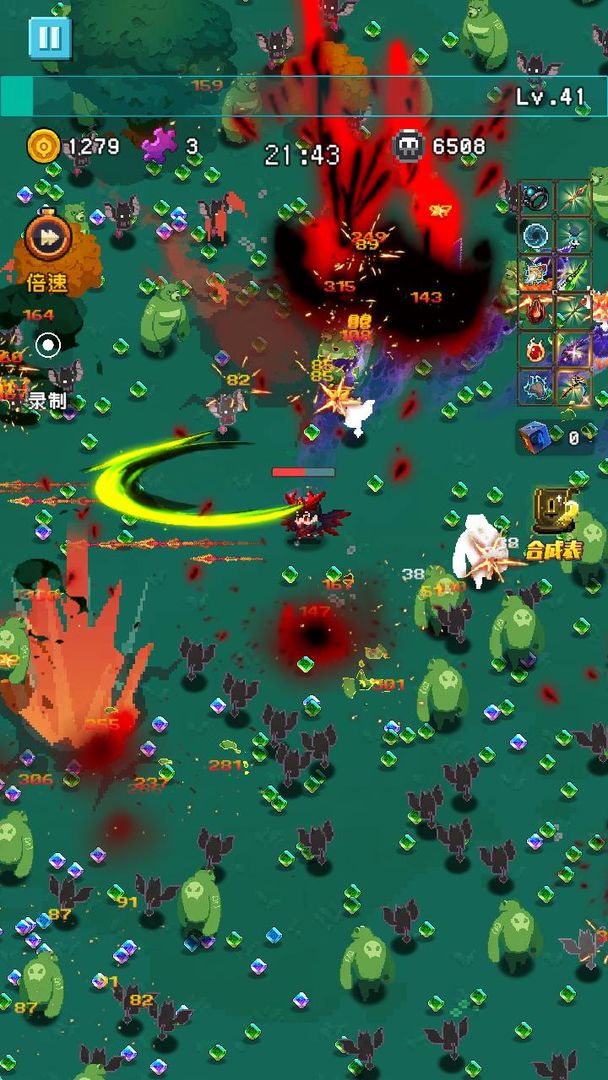
Task: Select the green glowing sword slot
Action: tap(574, 274)
